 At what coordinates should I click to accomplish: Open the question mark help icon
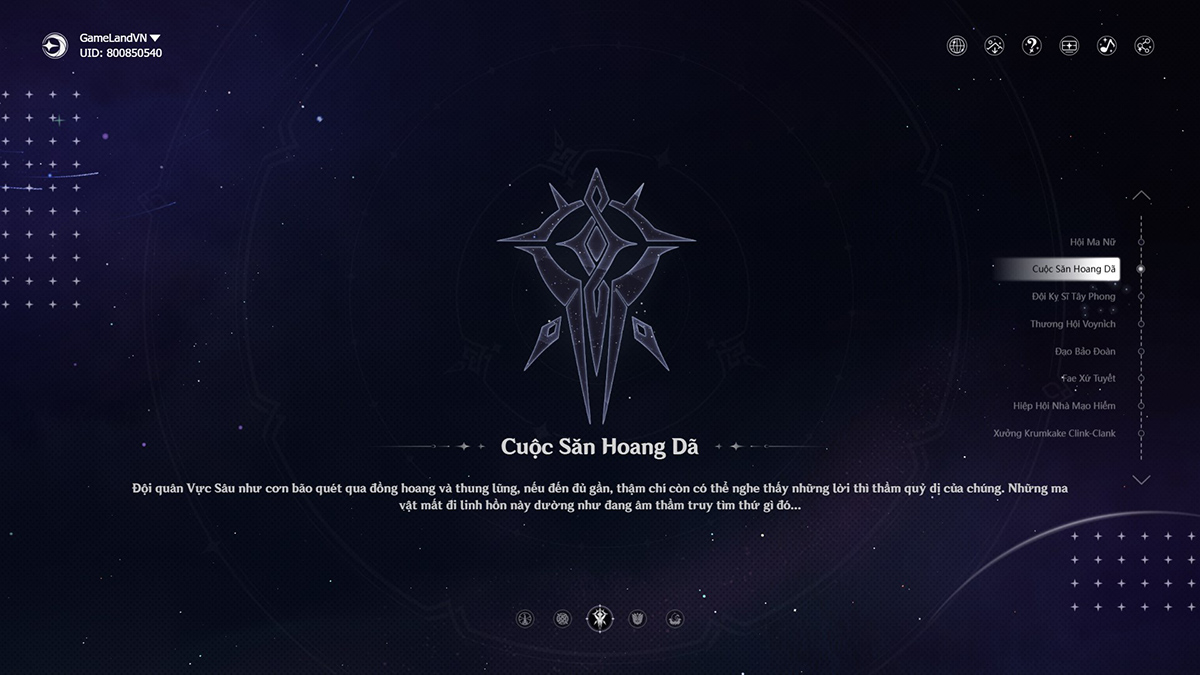pos(1031,45)
